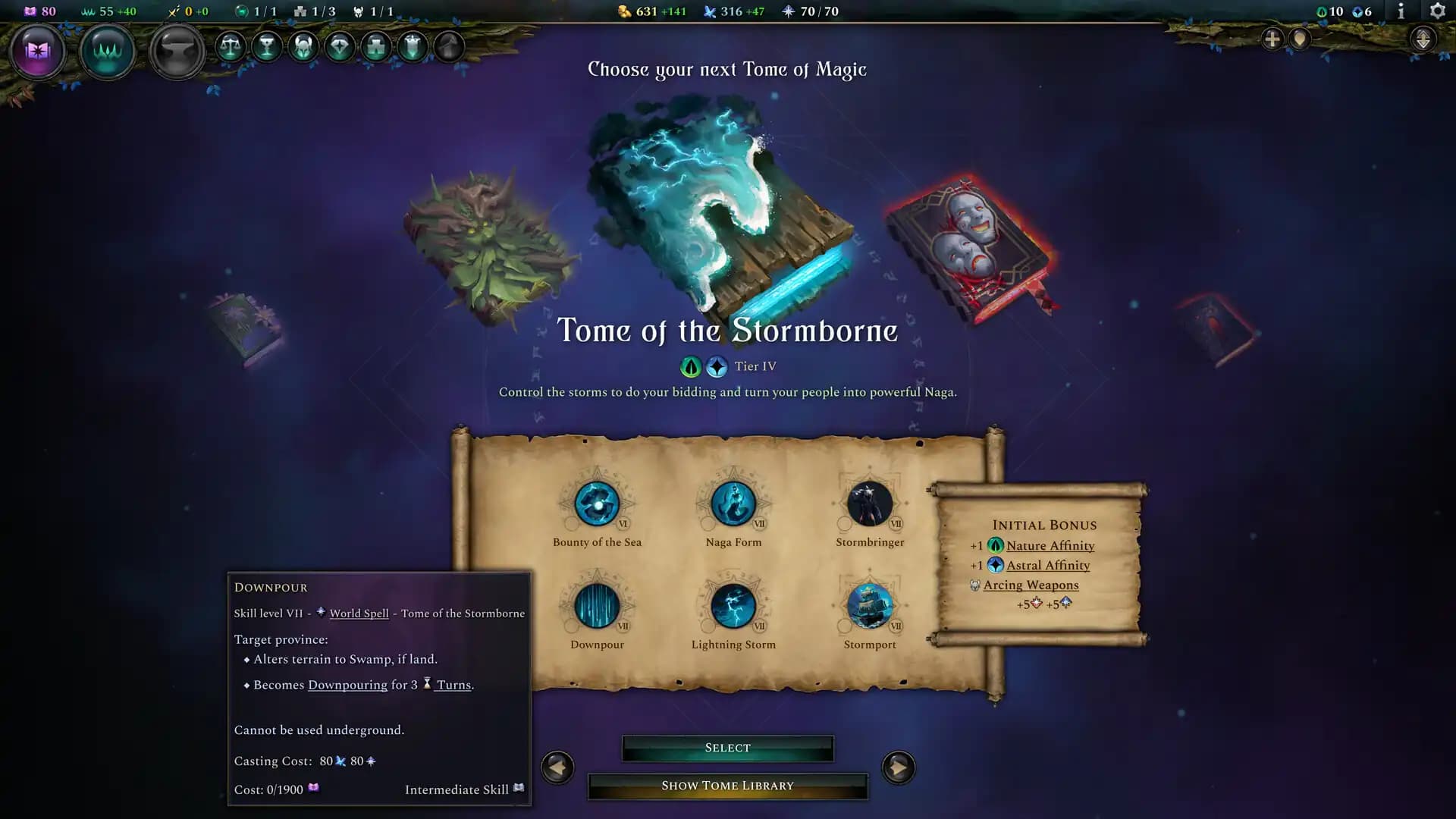Click the scales affinity icon in the toolbar

231,45
